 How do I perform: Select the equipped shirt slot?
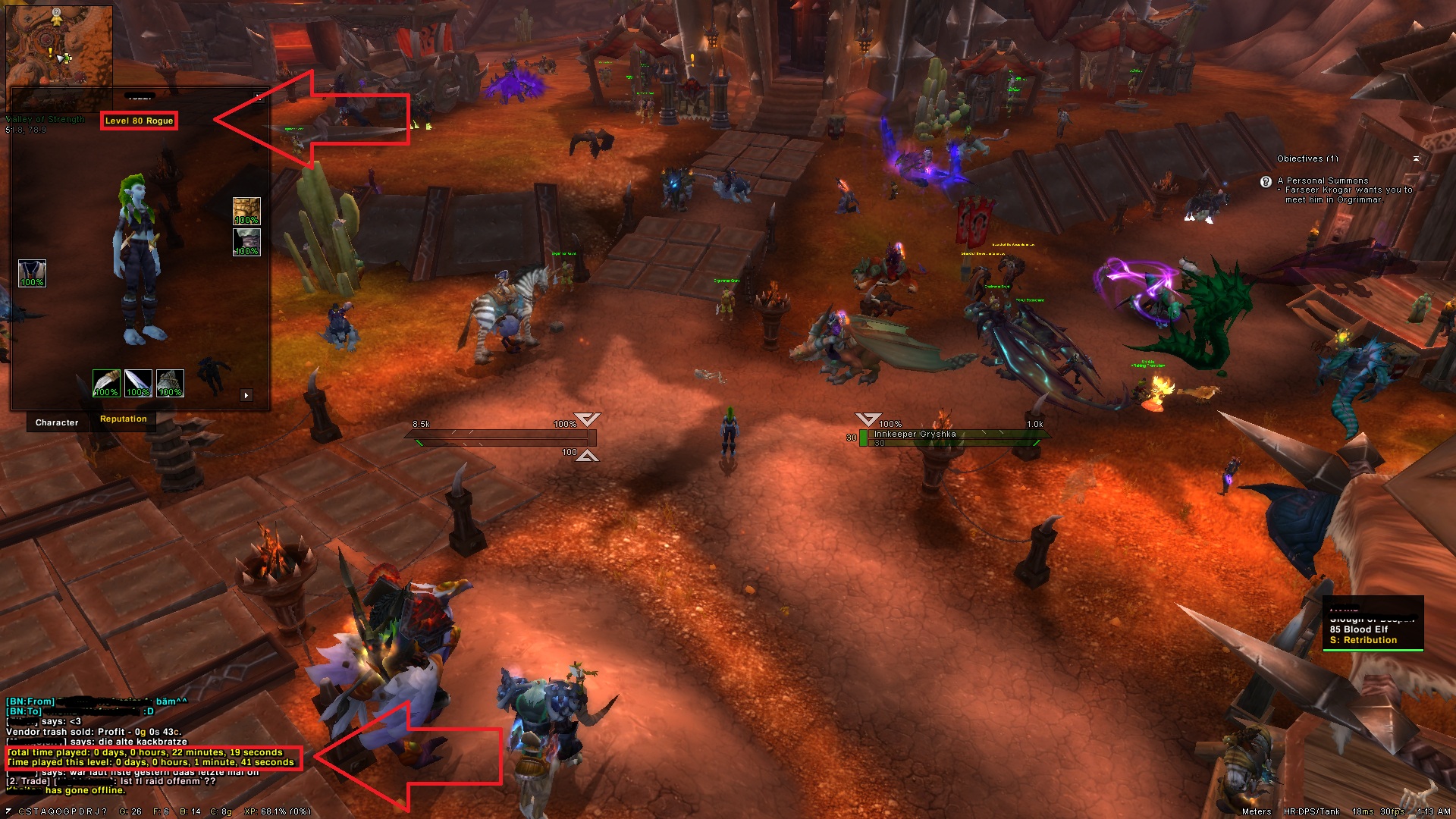(x=32, y=273)
